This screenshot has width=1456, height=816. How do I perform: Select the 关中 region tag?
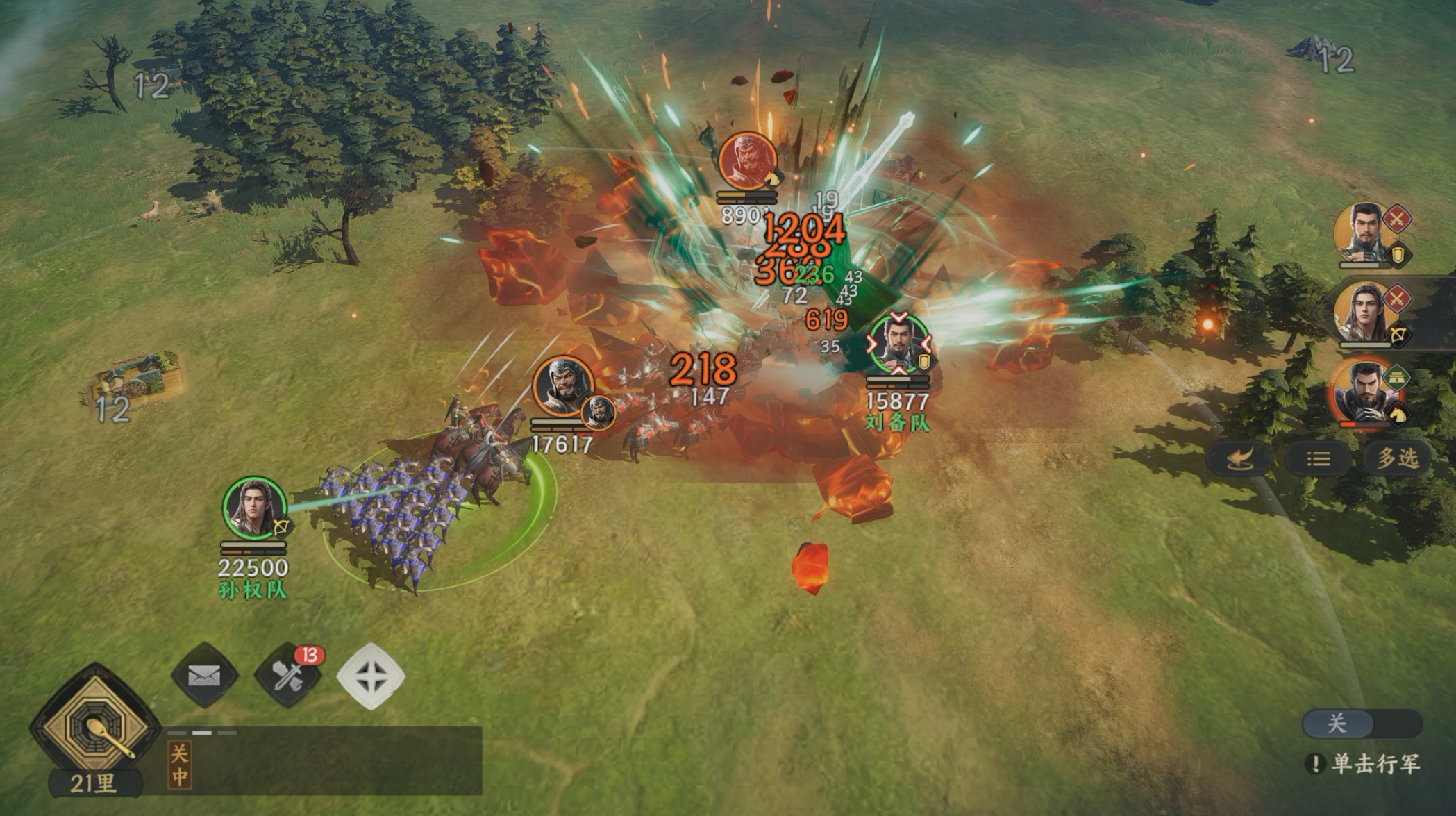[x=179, y=765]
